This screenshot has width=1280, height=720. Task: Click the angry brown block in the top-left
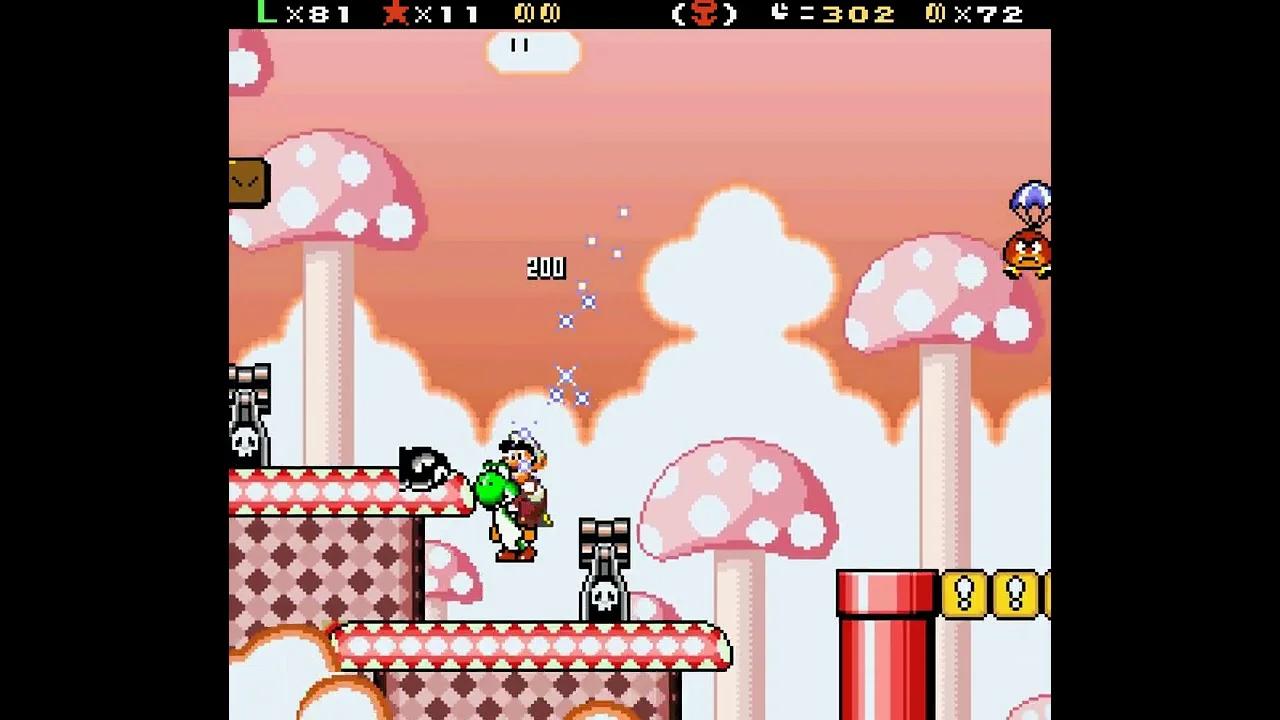247,178
